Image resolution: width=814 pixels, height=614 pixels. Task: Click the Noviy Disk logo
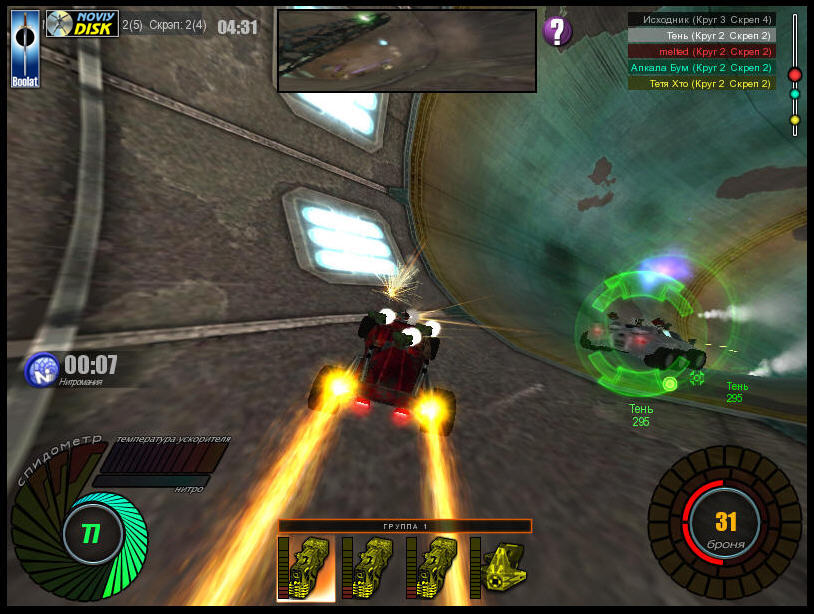82,24
